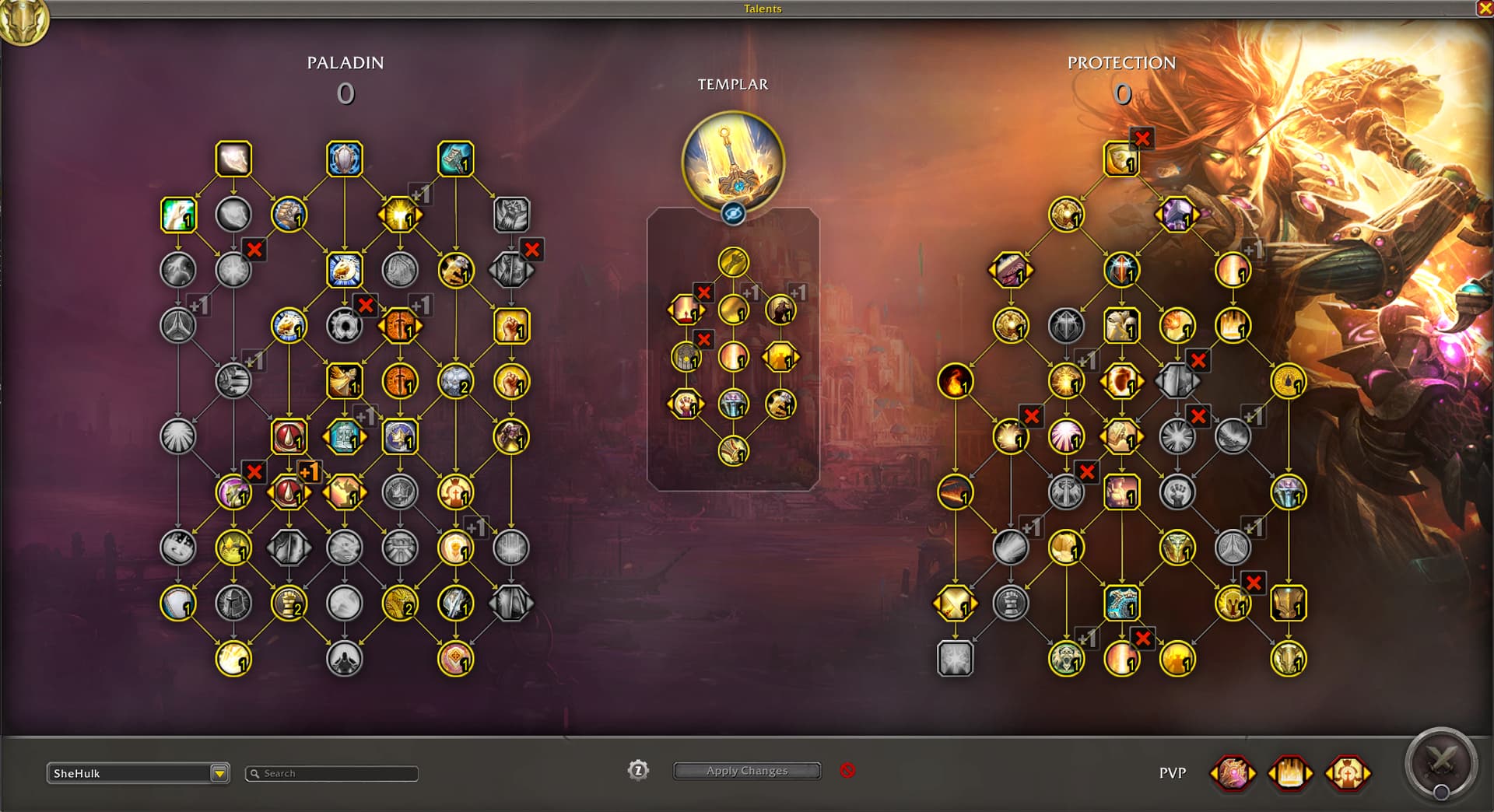Toggle the crossed swords War Mode button

click(x=1440, y=765)
